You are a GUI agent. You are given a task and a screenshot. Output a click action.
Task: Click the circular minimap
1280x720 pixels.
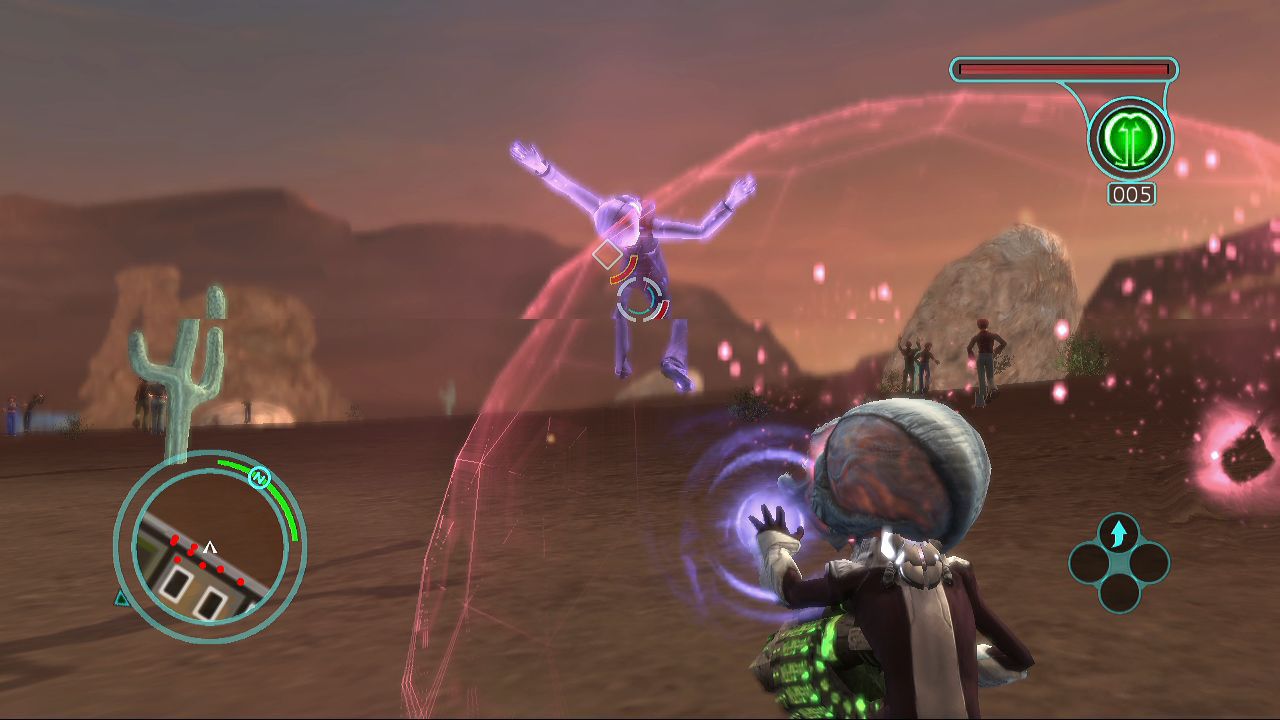tap(209, 546)
